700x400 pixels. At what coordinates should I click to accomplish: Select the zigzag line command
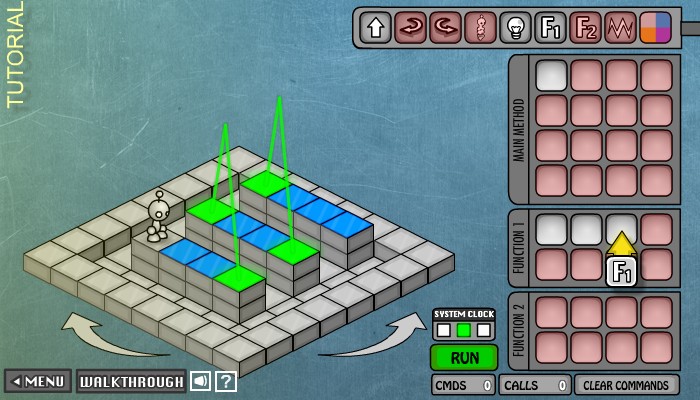pos(621,27)
